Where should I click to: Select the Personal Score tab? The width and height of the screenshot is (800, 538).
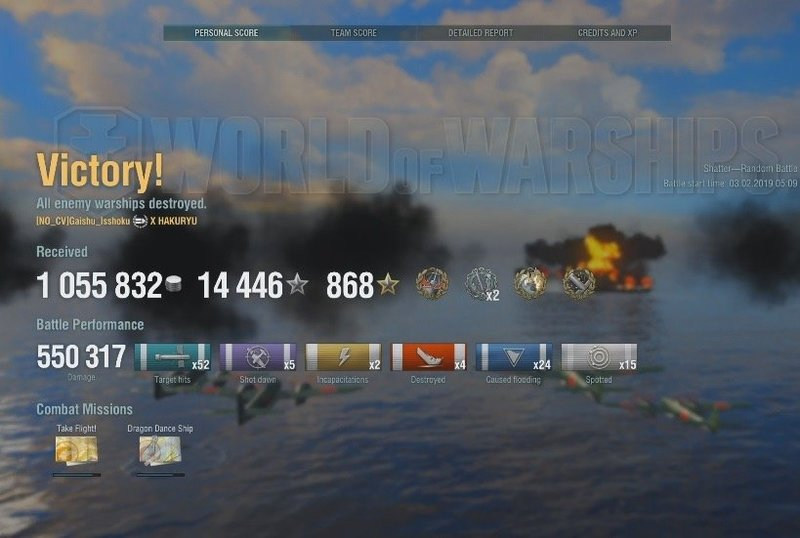click(x=226, y=33)
